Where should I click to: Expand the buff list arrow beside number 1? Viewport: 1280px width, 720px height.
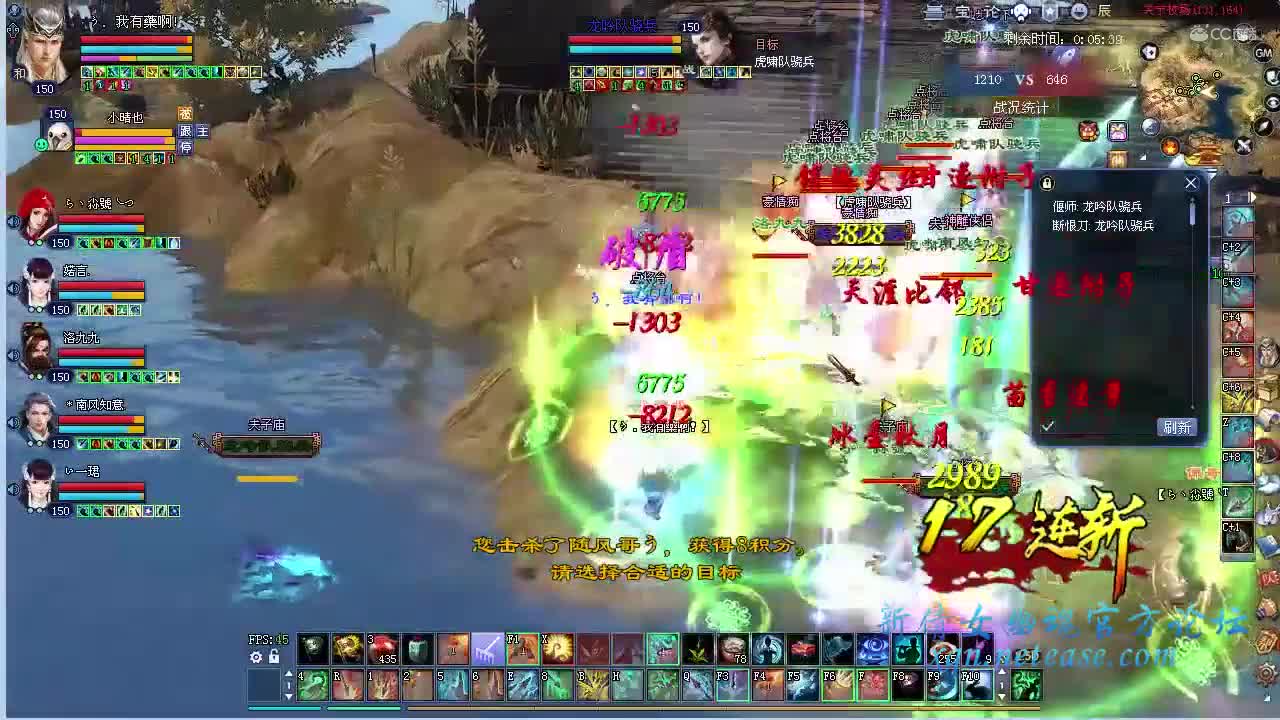pos(1253,199)
